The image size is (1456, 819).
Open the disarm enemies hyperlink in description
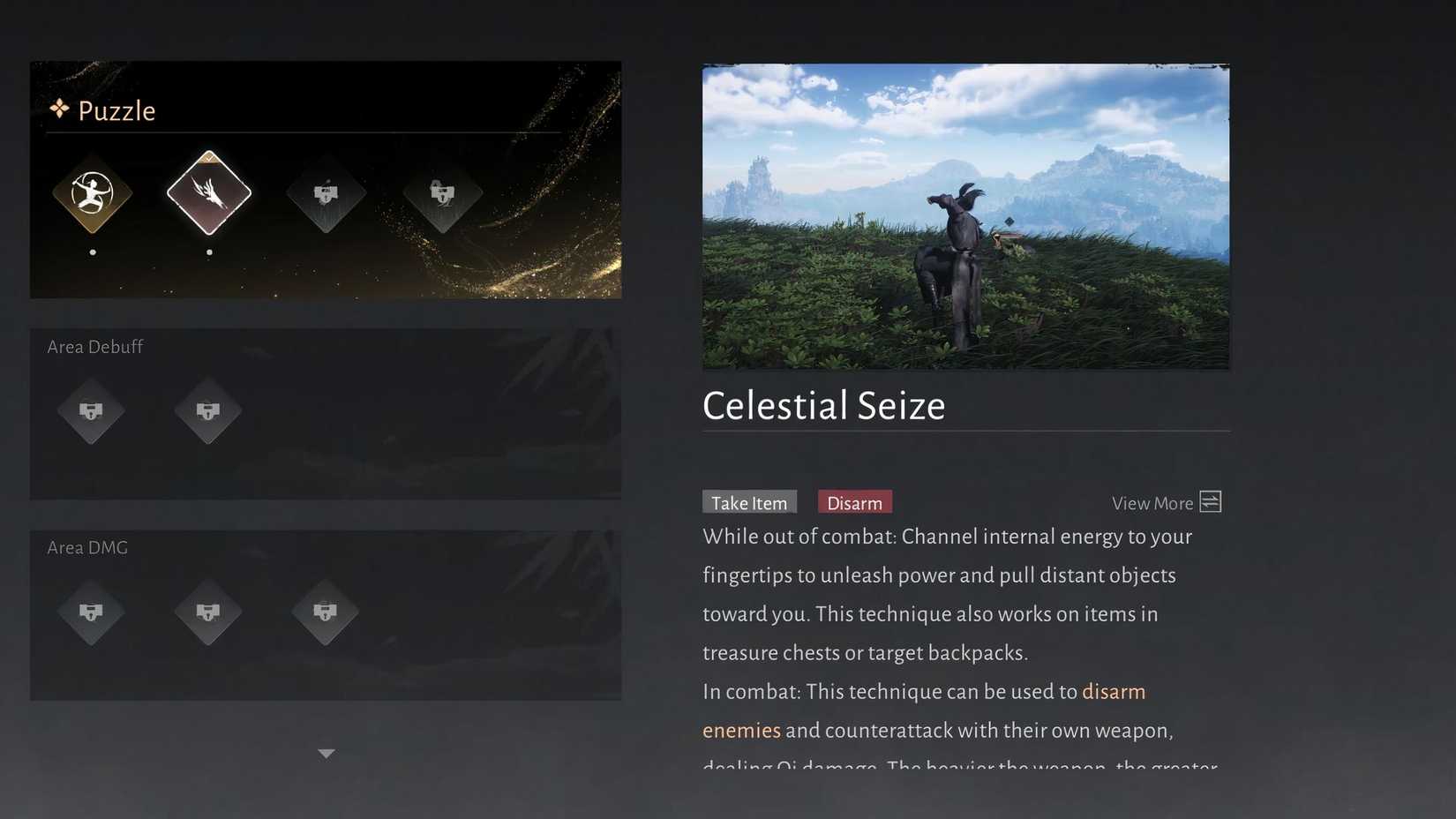[x=1114, y=691]
